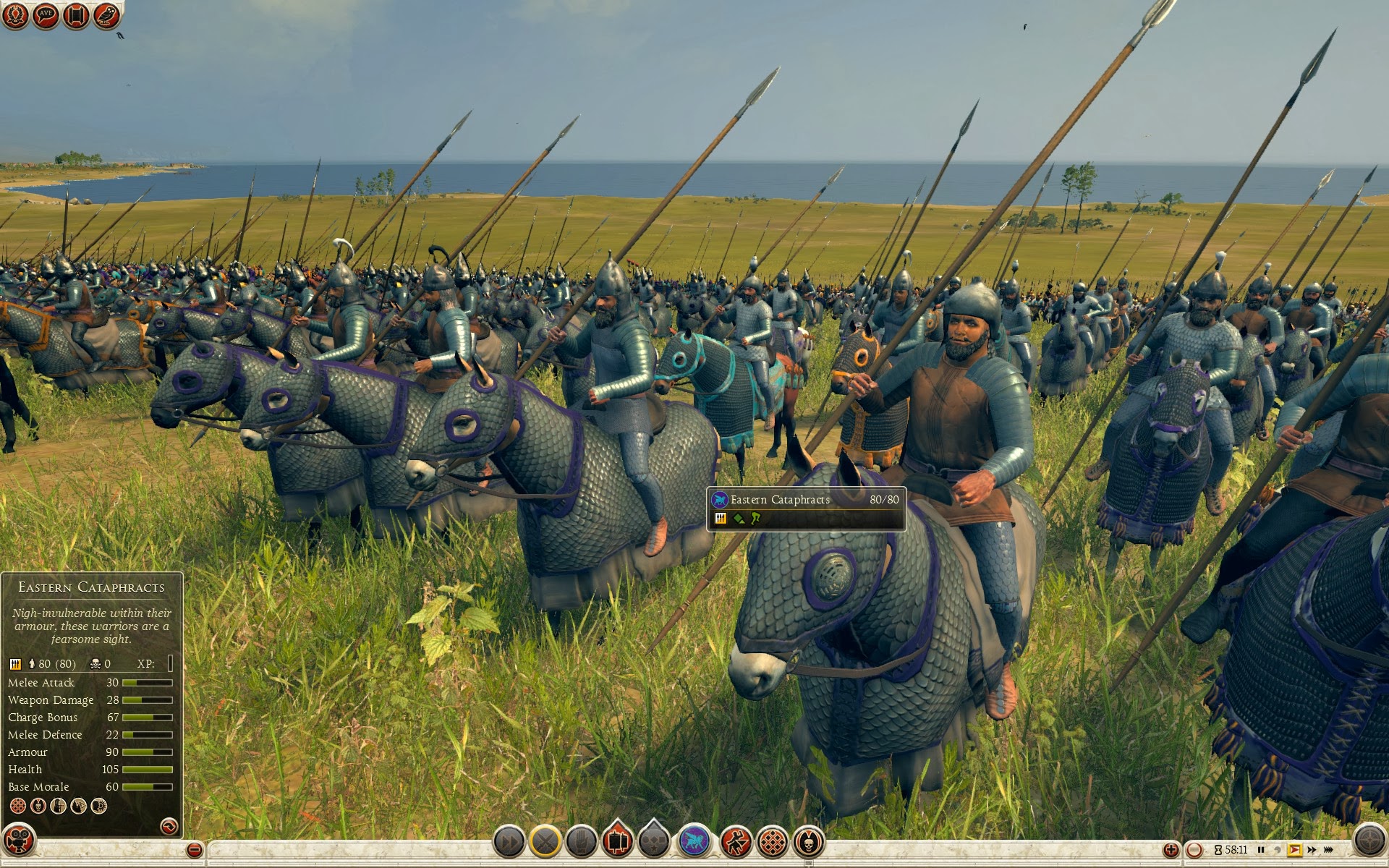Set battle speed to double fast-forward
Image resolution: width=1389 pixels, height=868 pixels.
(1312, 850)
